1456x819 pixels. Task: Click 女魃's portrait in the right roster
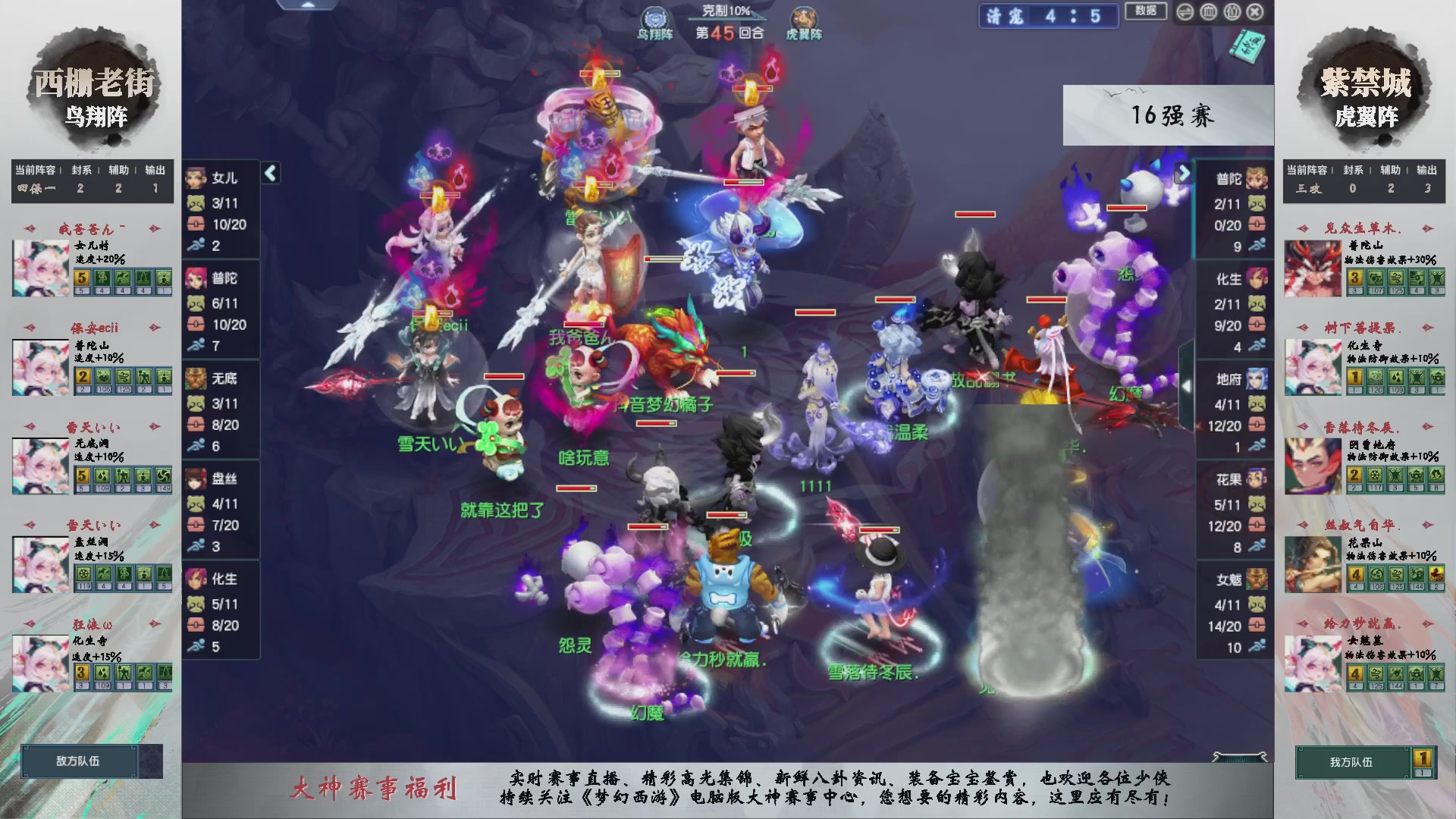click(1255, 578)
